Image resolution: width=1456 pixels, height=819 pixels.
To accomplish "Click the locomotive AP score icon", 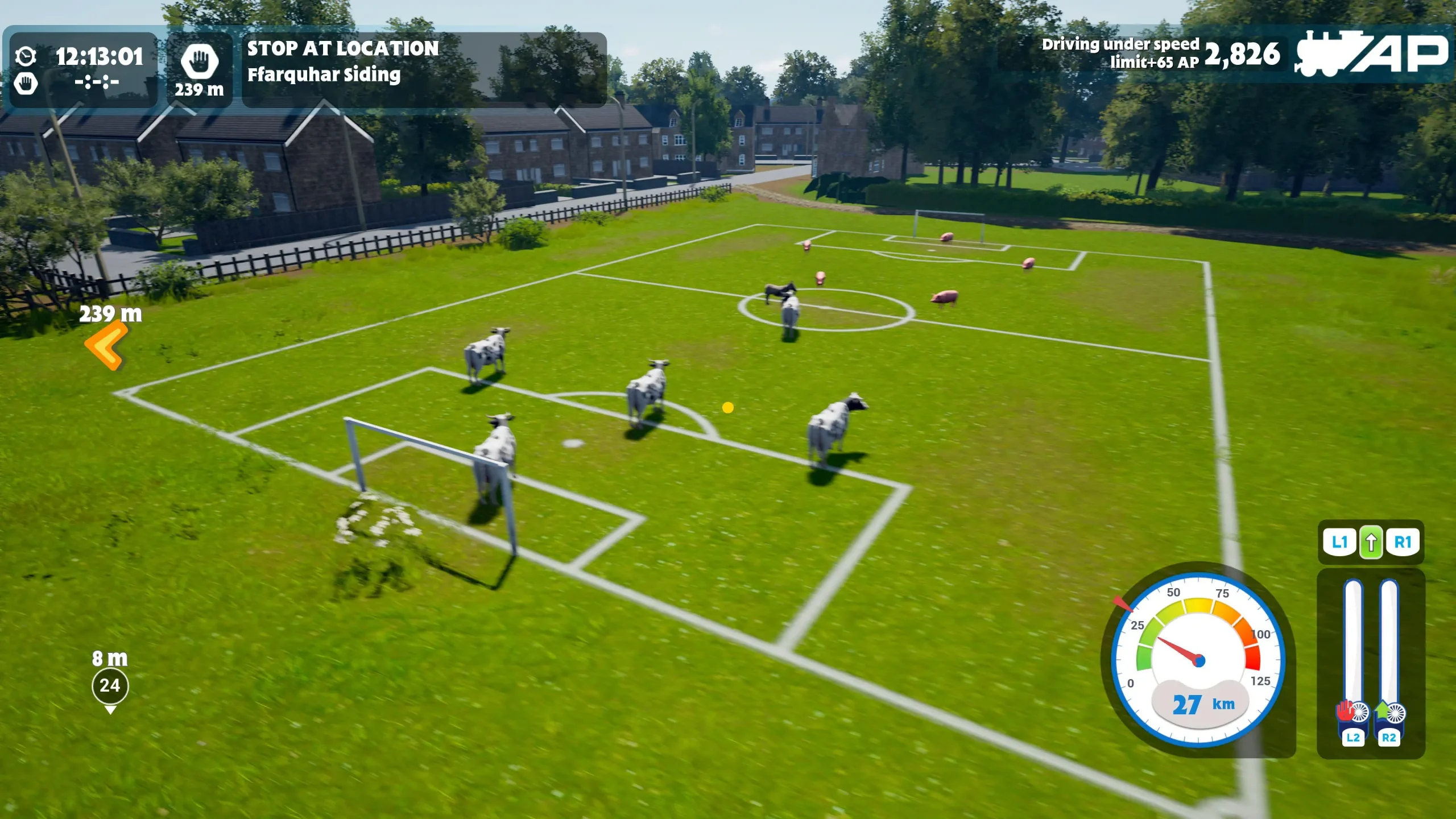I will (x=1371, y=53).
